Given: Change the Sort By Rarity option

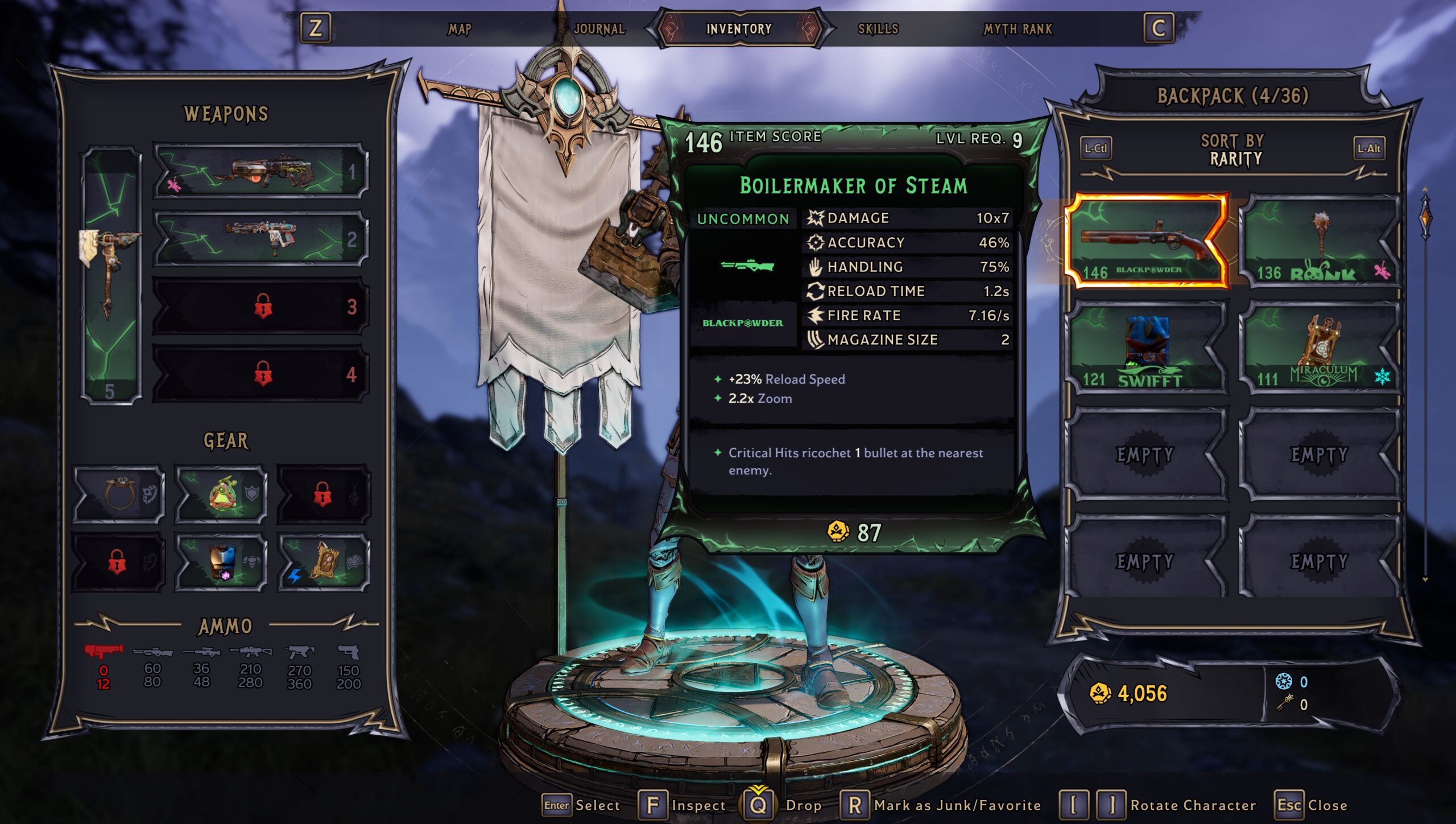Looking at the screenshot, I should [x=1234, y=150].
